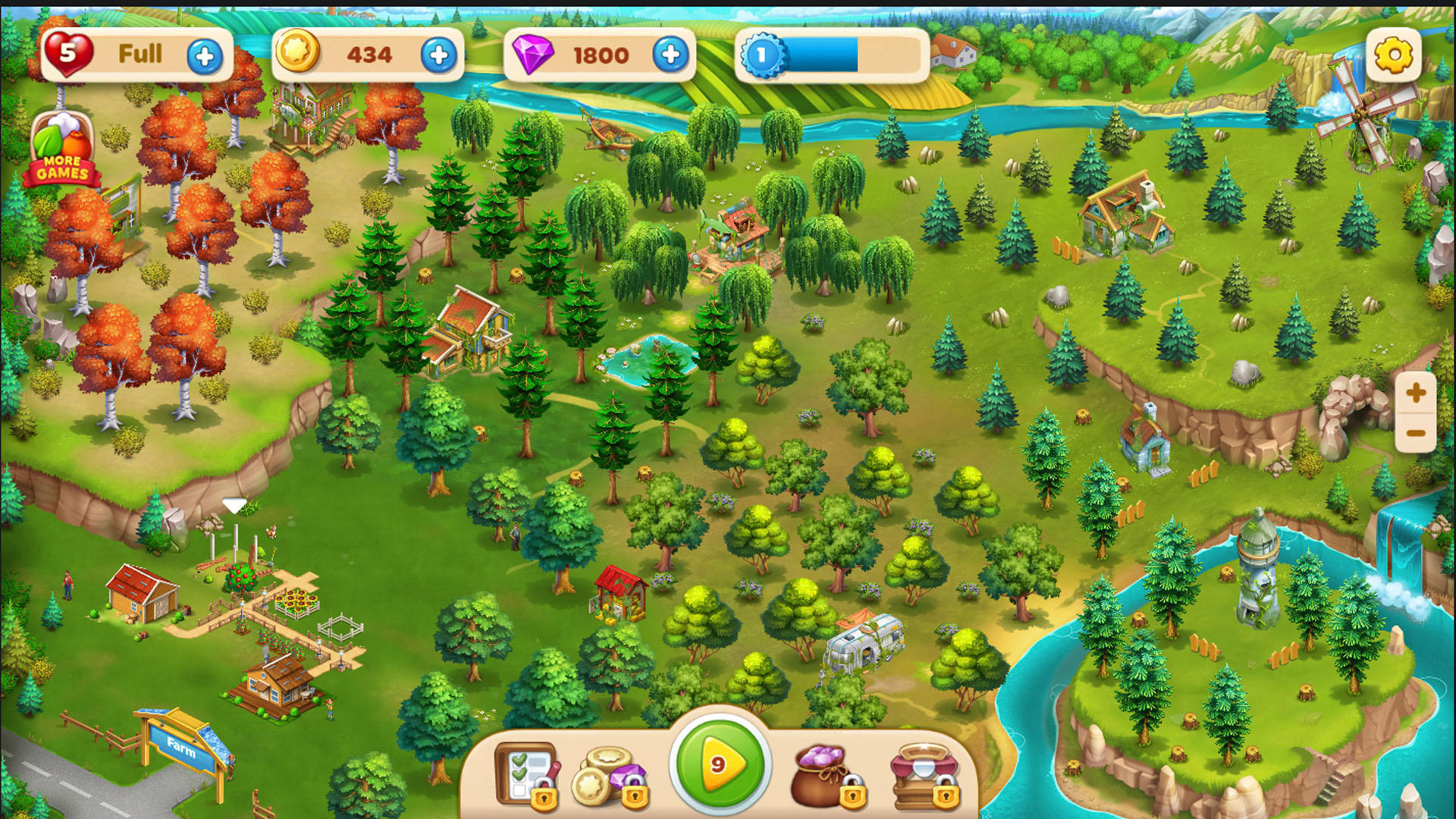Add coins via the plus button

[x=438, y=54]
